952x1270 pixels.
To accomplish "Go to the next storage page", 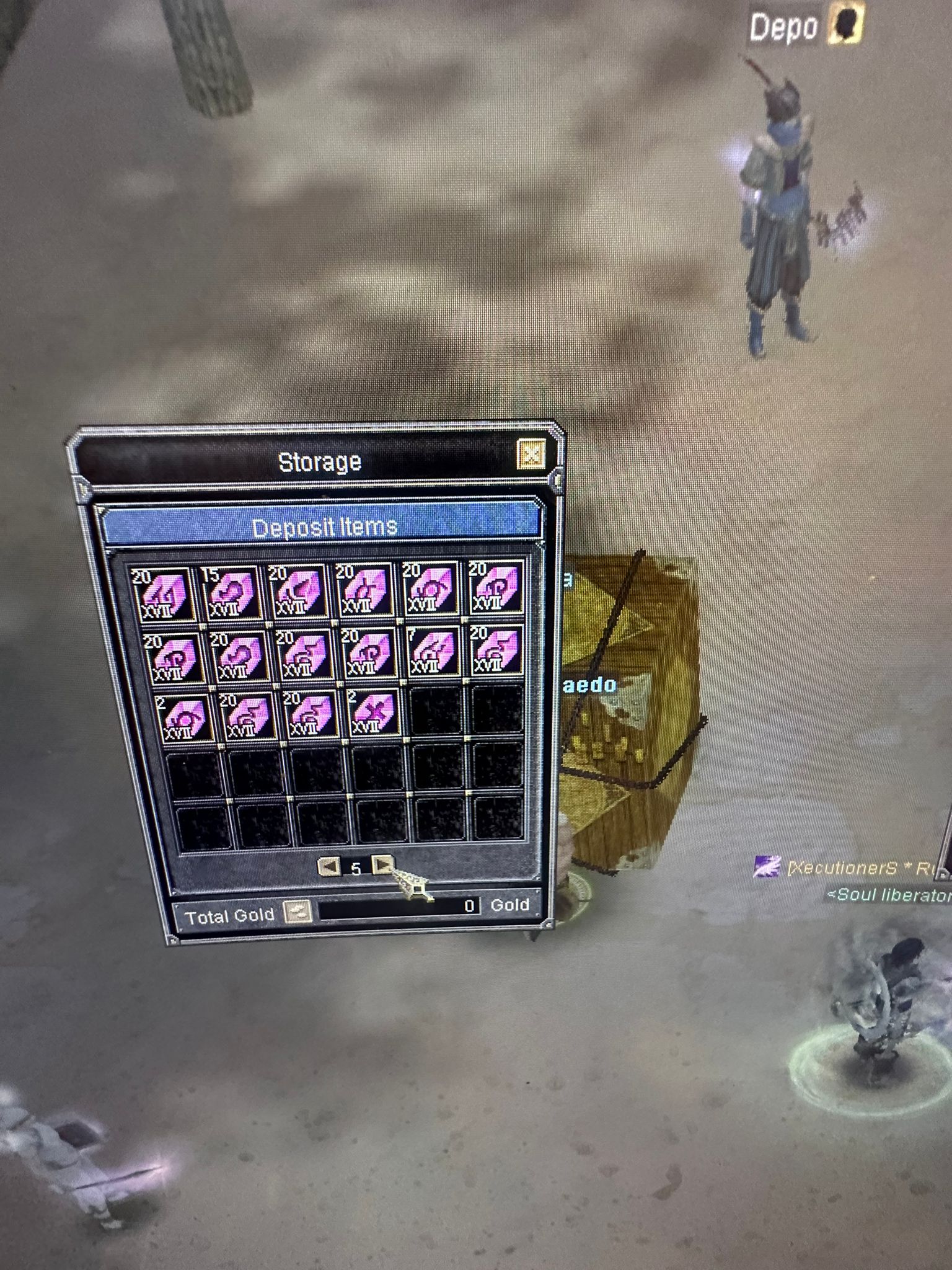I will point(382,864).
